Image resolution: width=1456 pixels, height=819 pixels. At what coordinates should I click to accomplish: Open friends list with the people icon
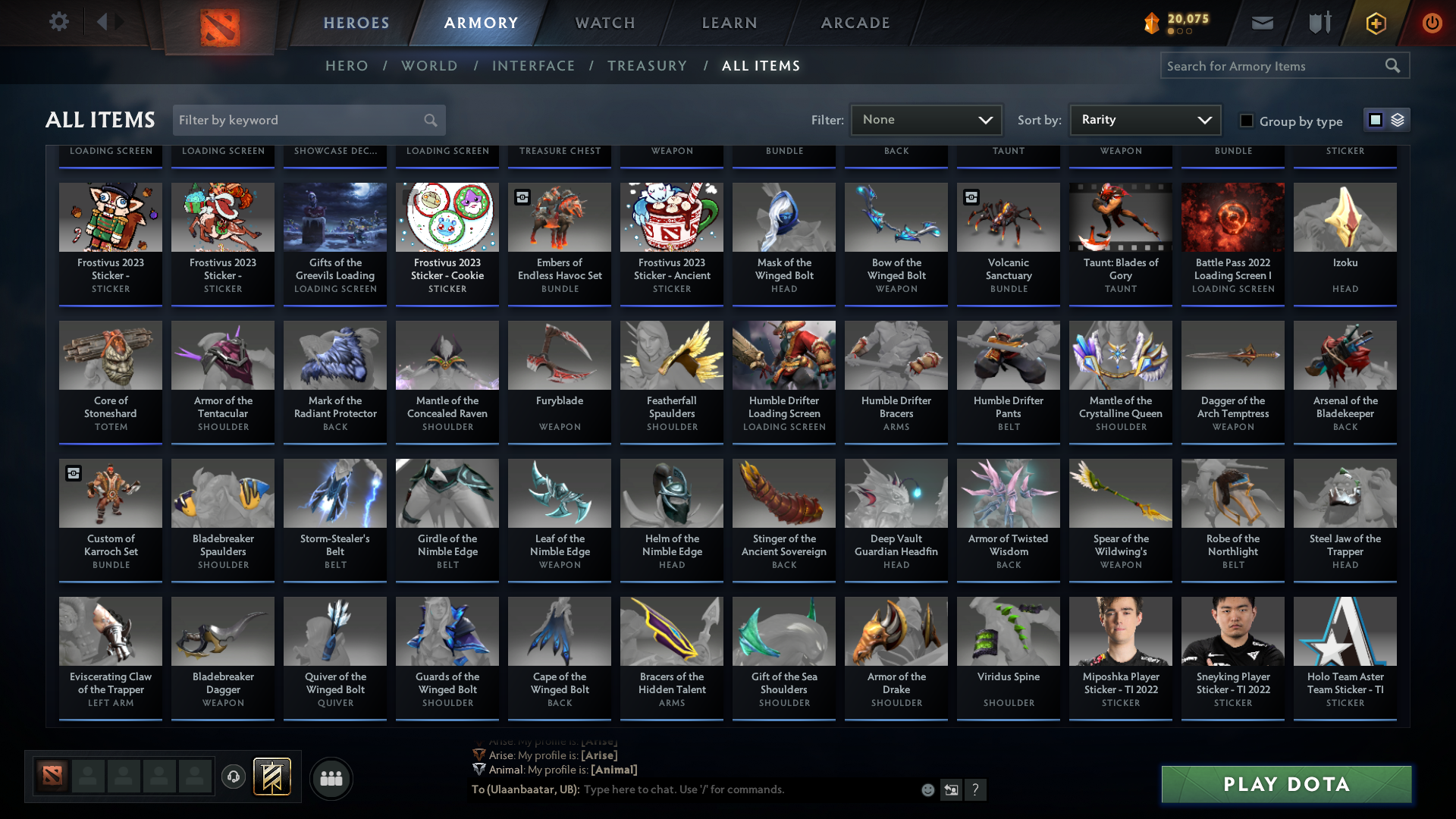tap(331, 778)
